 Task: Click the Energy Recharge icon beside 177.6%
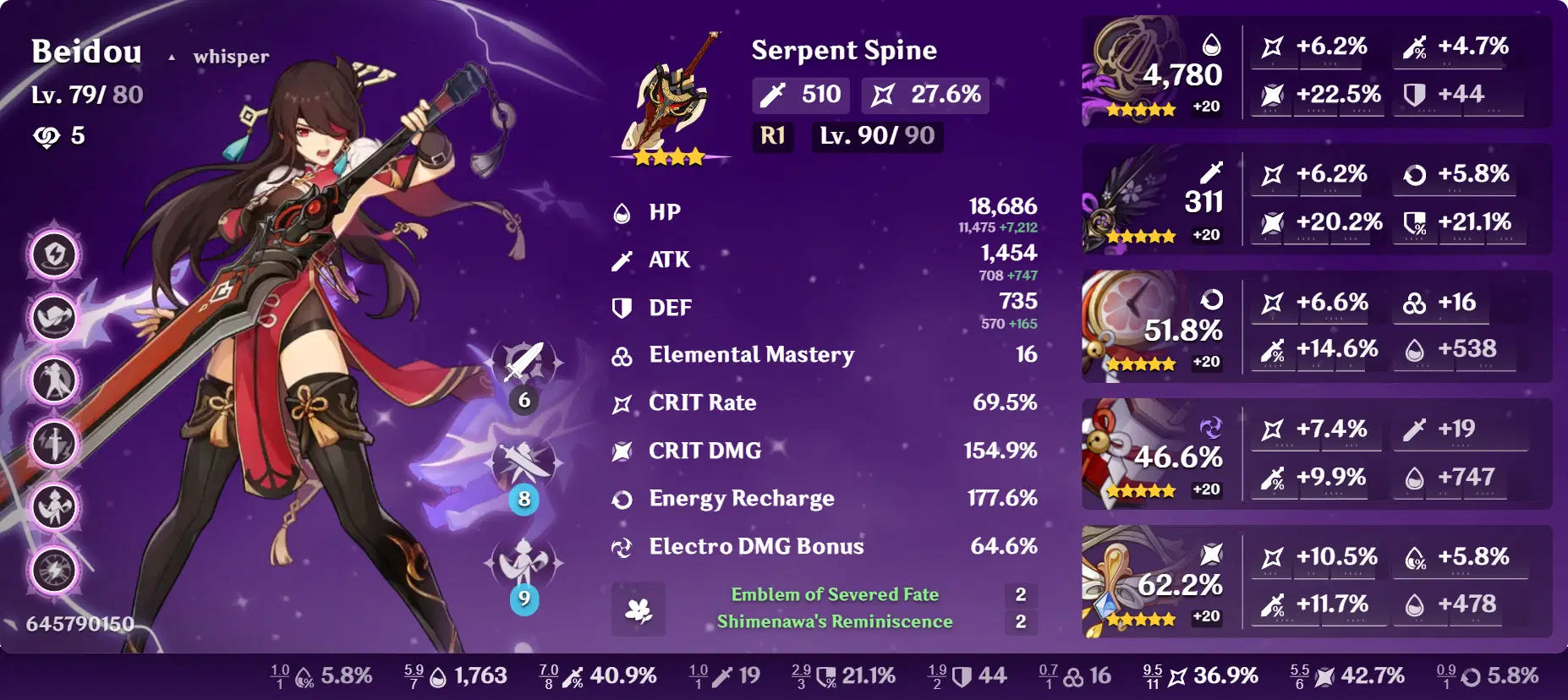point(623,499)
